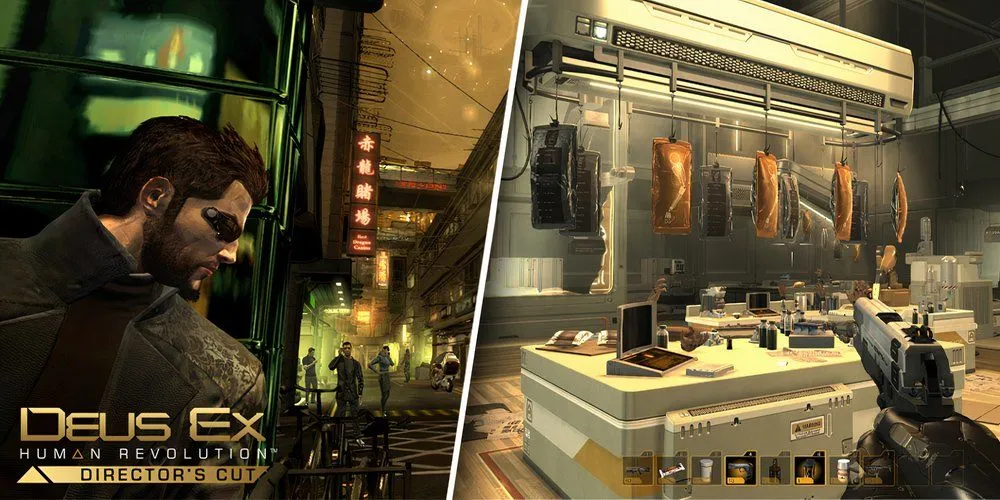Select the highlighted blue and yellow item slot
The width and height of the screenshot is (1000, 500).
740,470
